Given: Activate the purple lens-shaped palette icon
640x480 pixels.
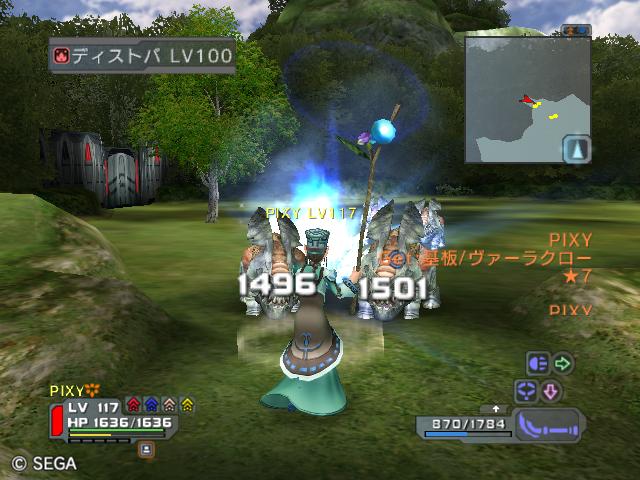Looking at the screenshot, I should coord(538,364).
